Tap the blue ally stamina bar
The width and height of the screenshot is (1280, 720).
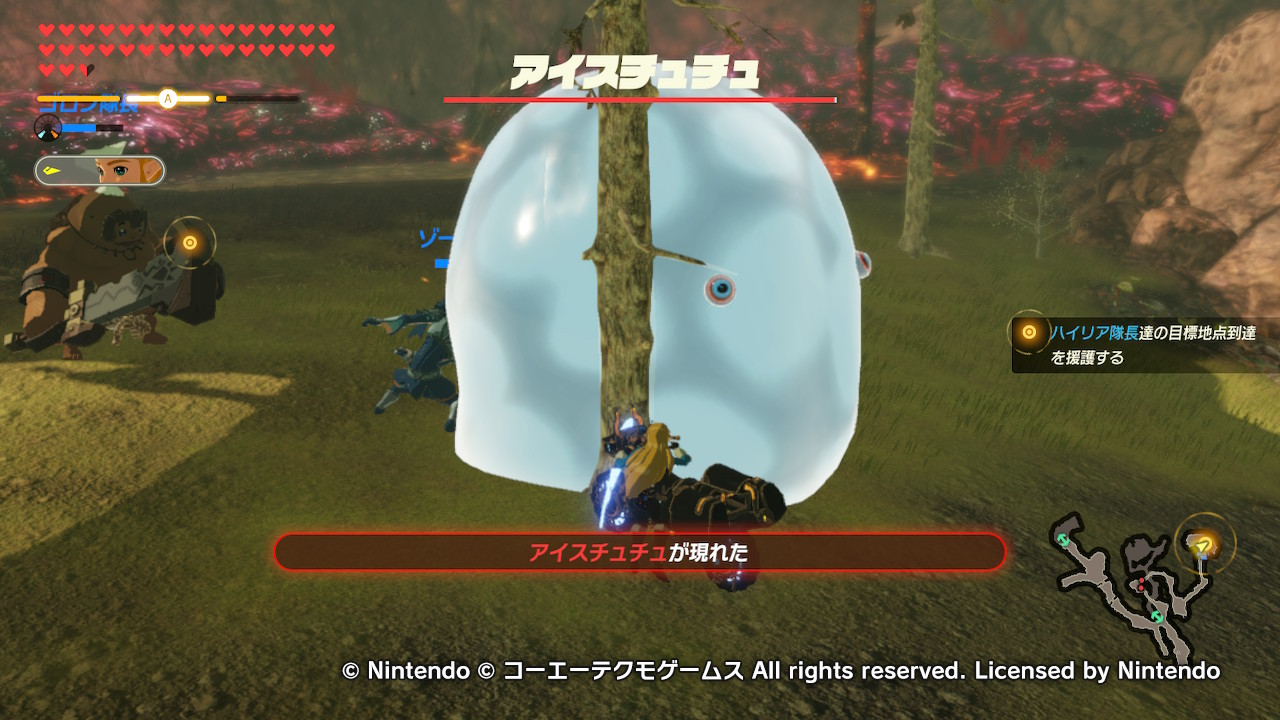(78, 128)
